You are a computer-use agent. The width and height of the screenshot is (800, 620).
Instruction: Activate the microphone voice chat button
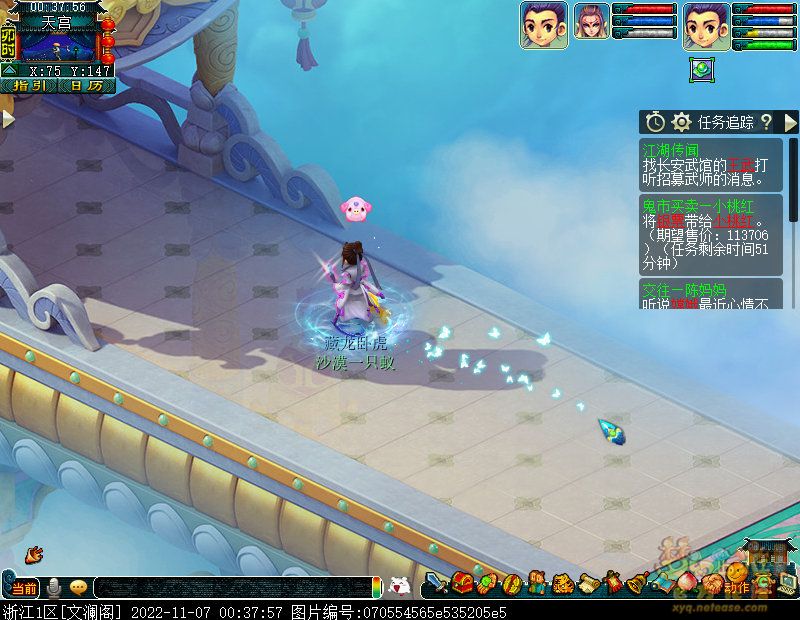54,587
